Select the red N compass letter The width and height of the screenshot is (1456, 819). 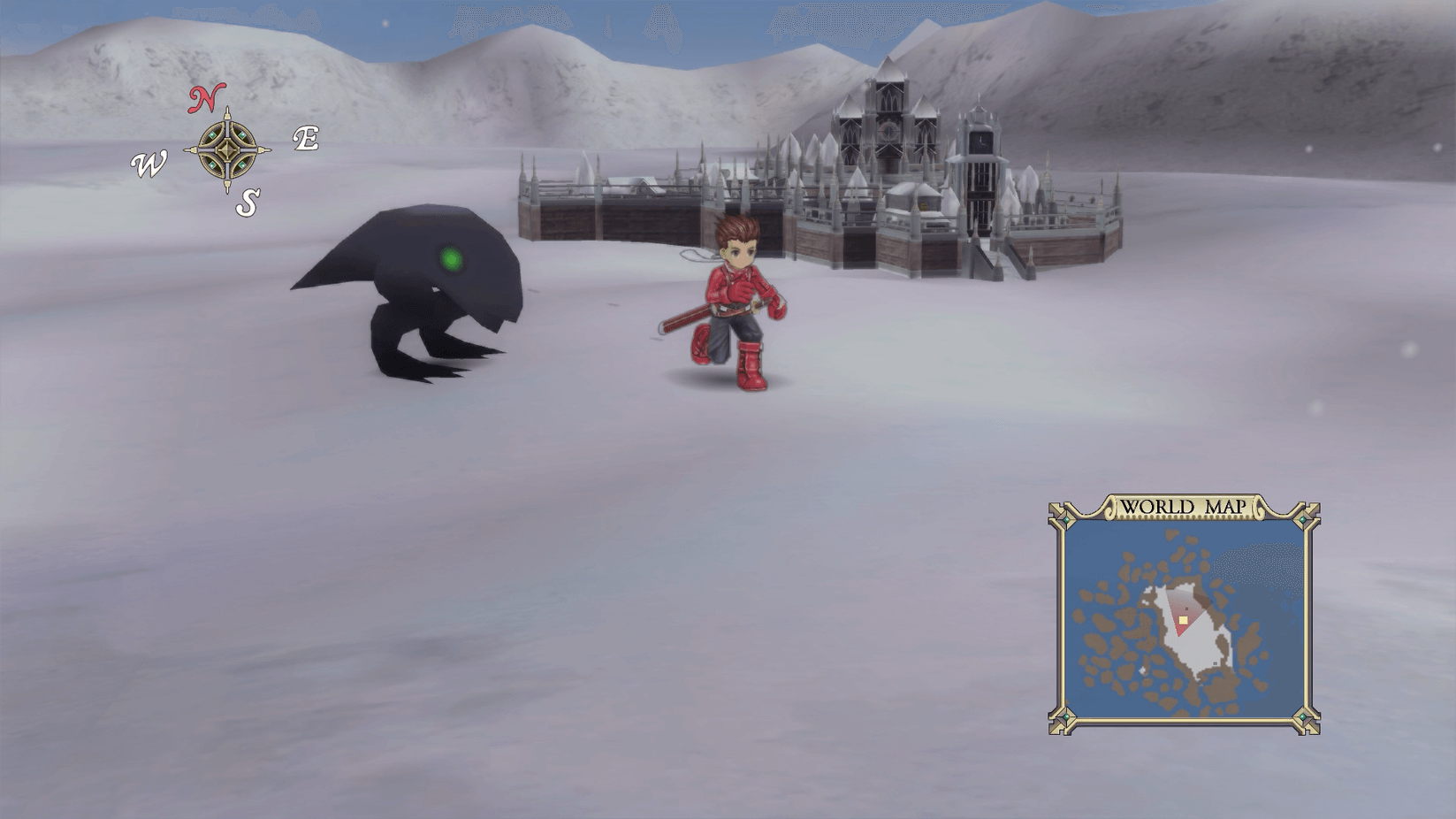tap(205, 99)
